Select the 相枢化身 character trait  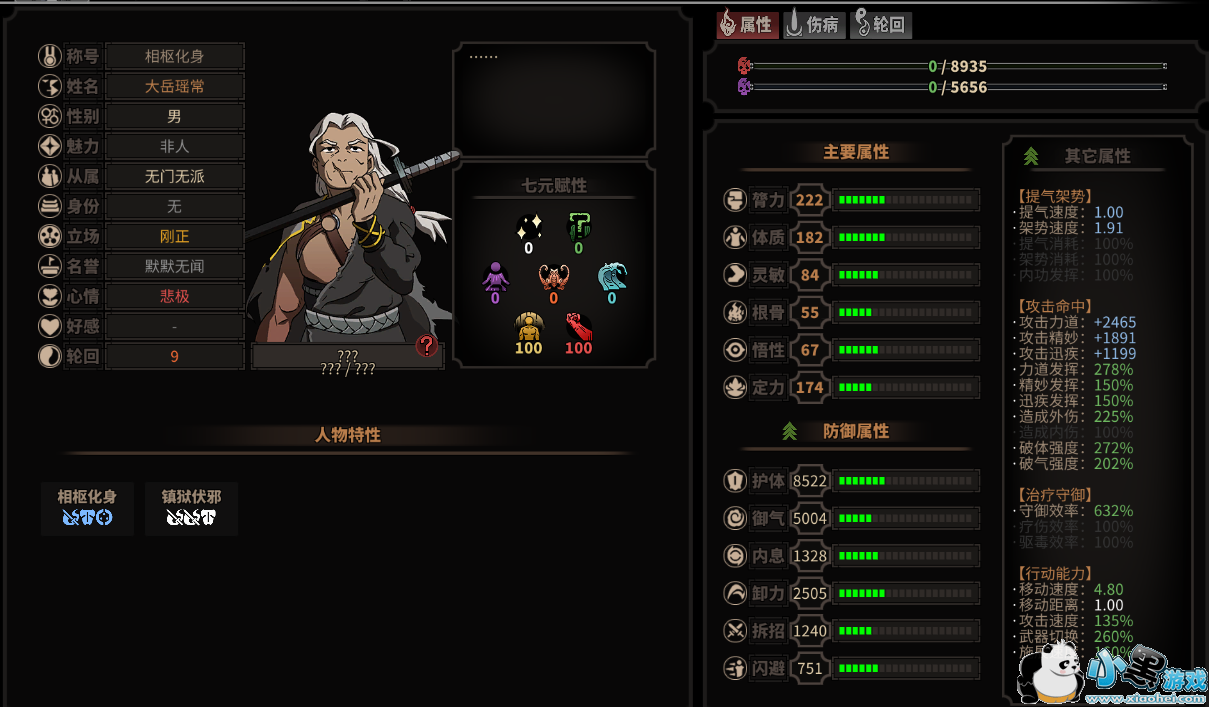[x=87, y=508]
